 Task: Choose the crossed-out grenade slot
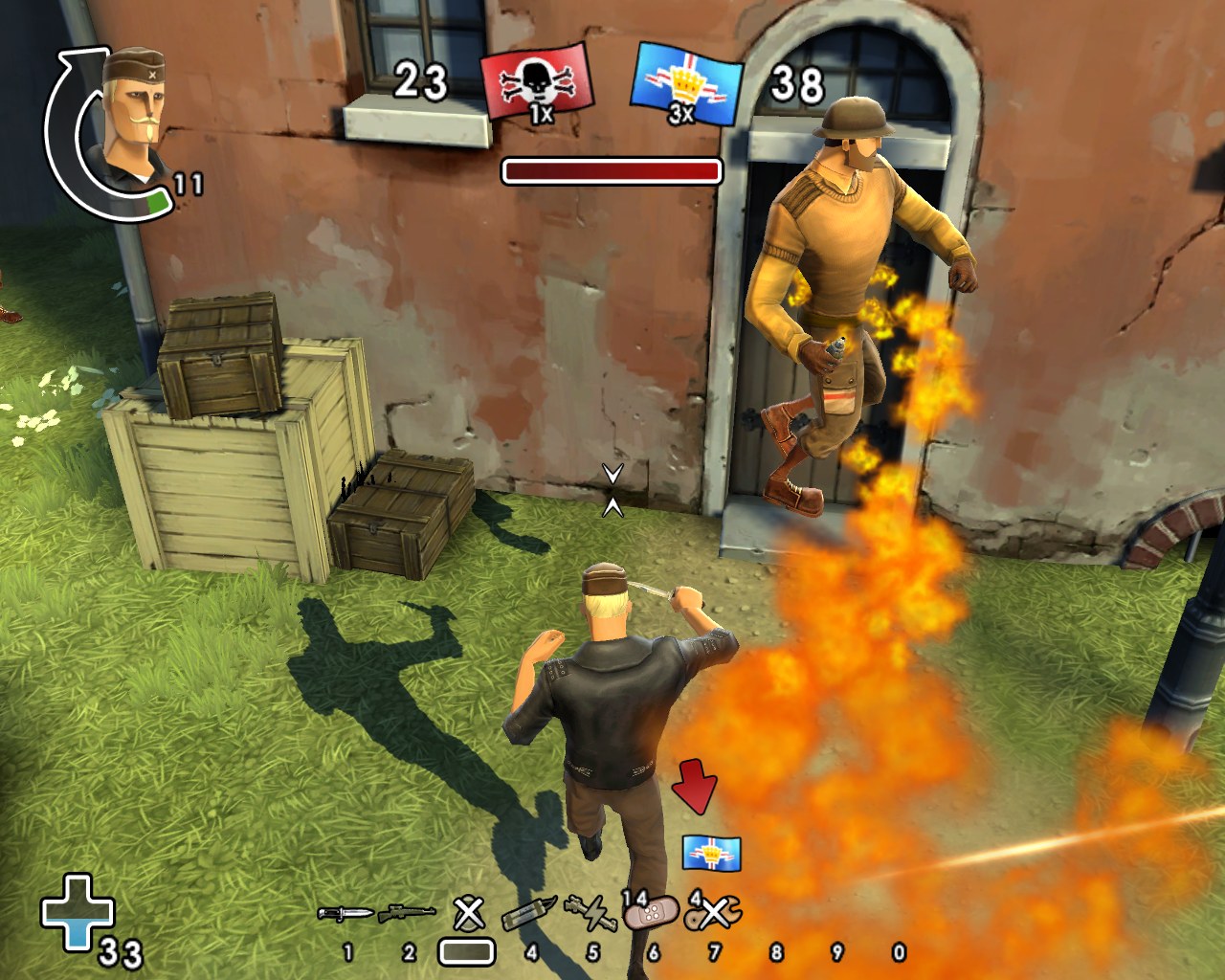click(x=468, y=914)
